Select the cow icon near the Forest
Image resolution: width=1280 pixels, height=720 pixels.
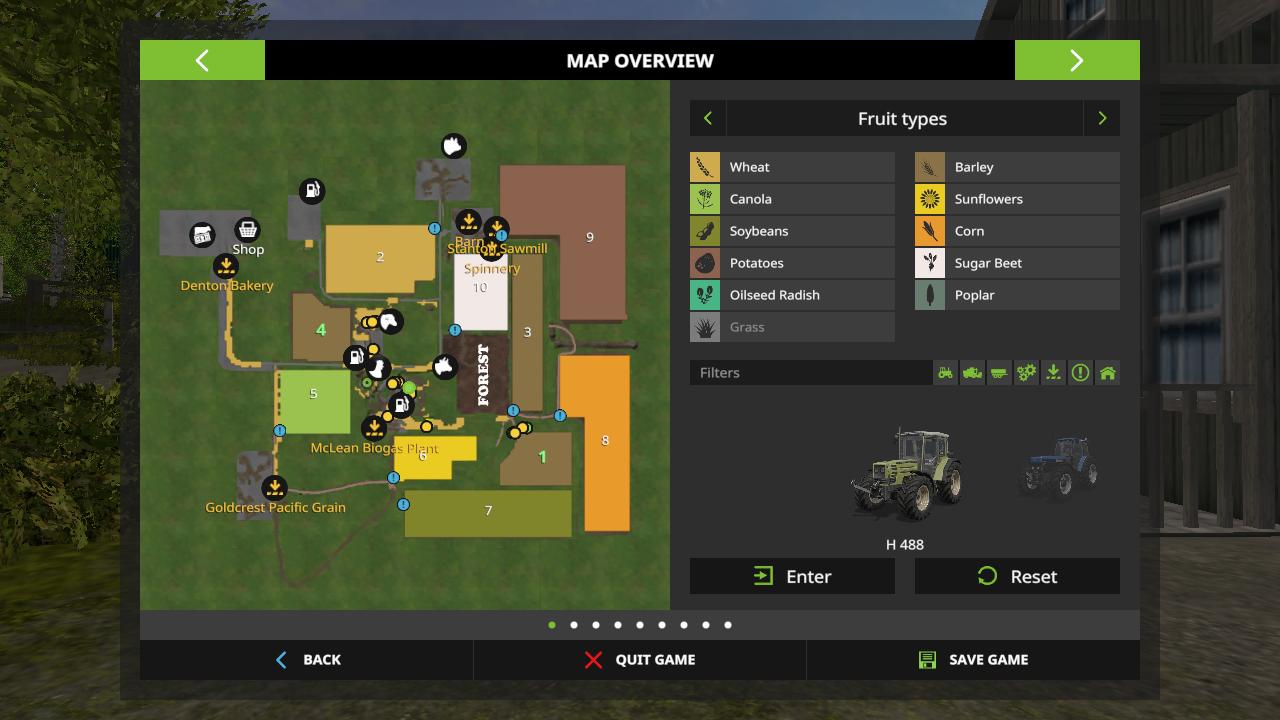pyautogui.click(x=444, y=367)
